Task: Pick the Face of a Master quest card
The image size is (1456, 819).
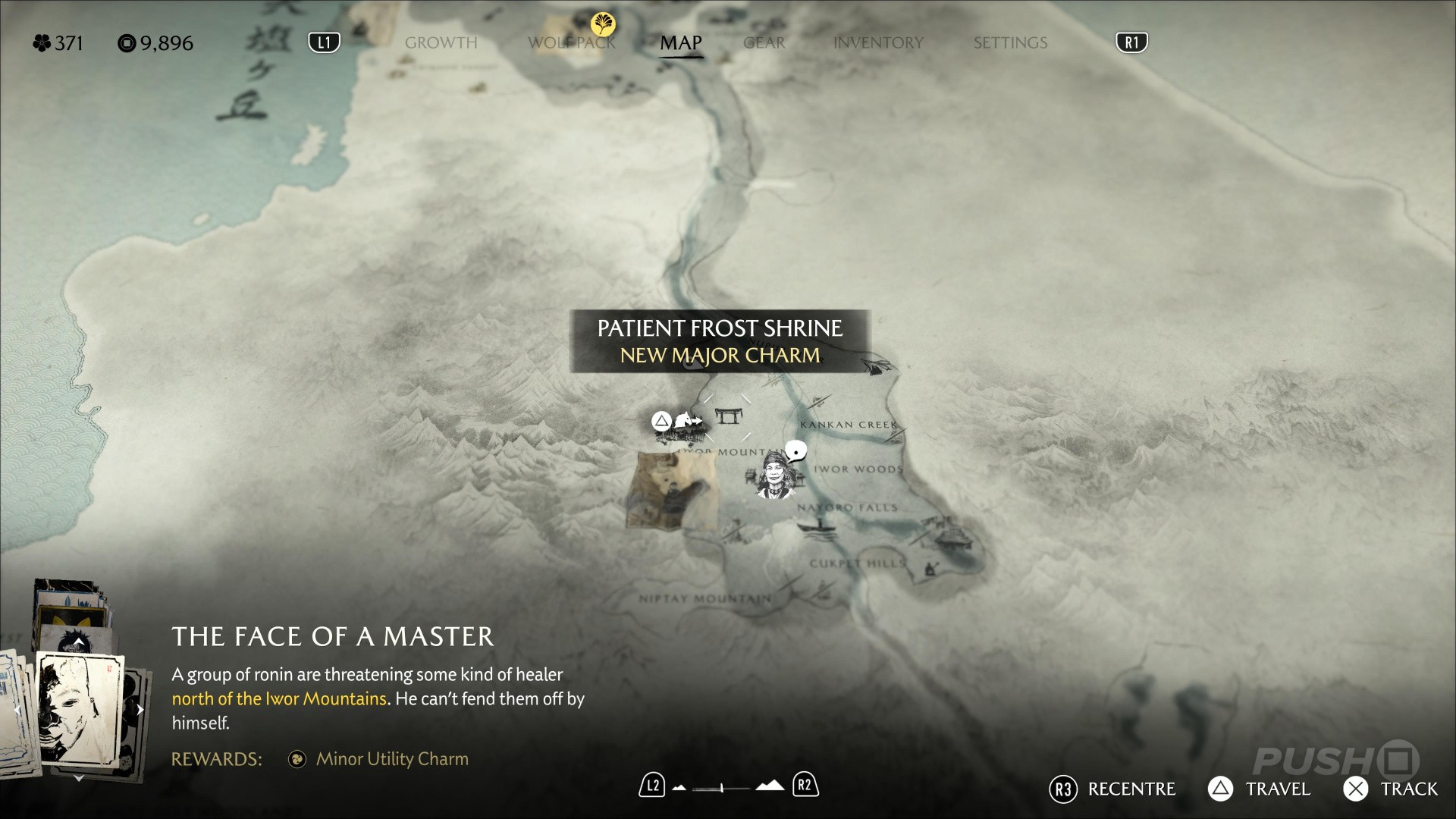Action: click(80, 708)
